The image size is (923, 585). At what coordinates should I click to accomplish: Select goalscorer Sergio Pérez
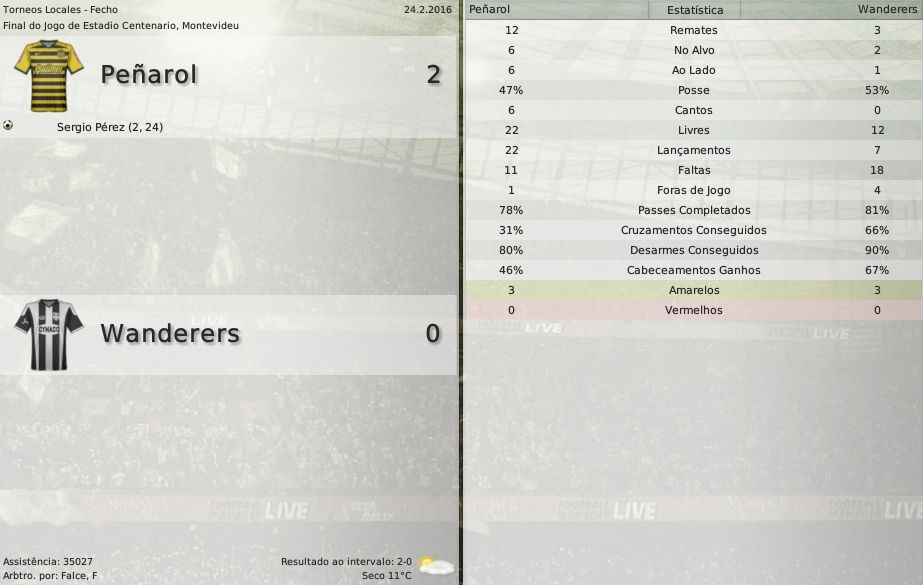pyautogui.click(x=110, y=127)
